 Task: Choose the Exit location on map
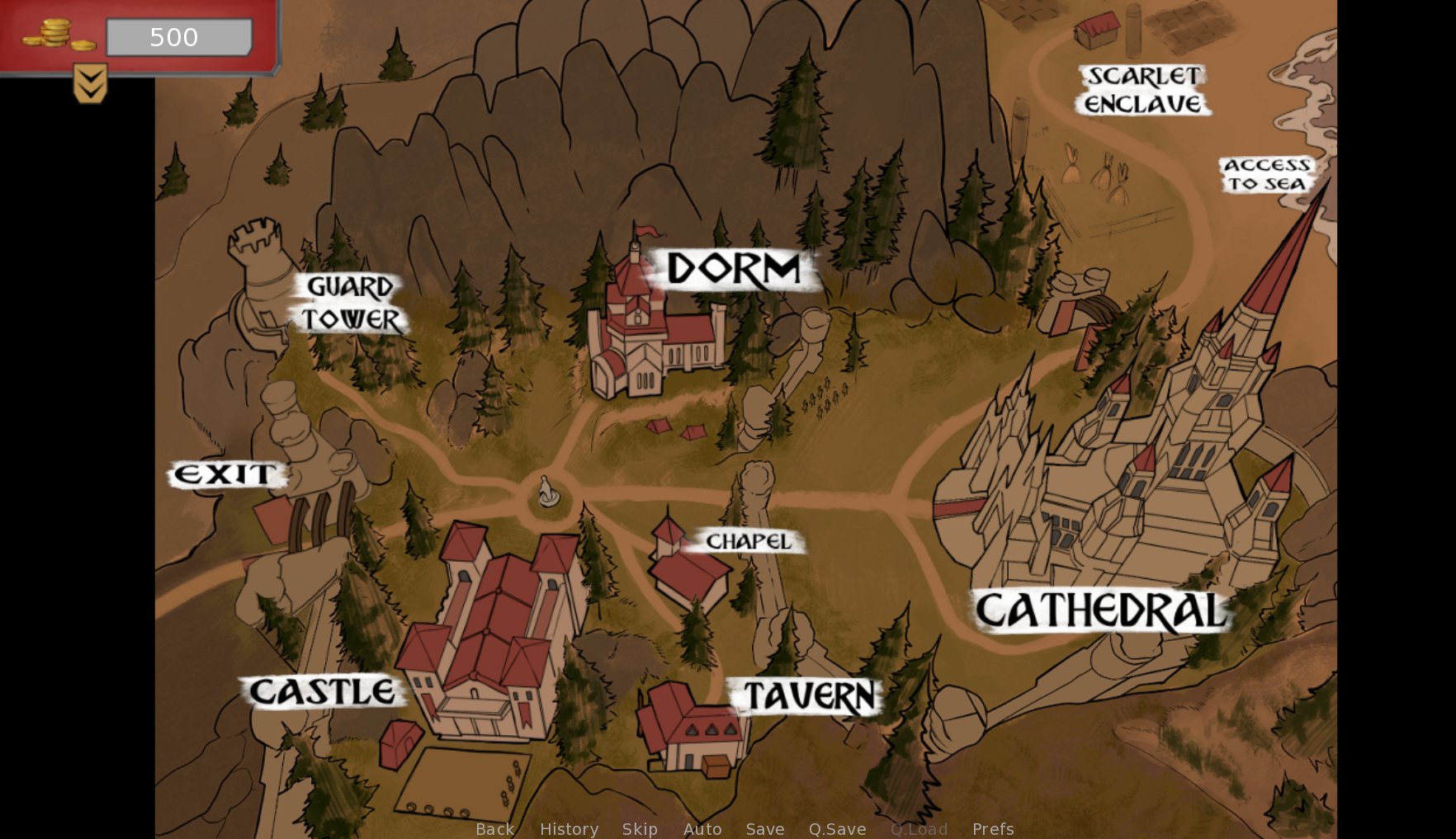pyautogui.click(x=226, y=474)
